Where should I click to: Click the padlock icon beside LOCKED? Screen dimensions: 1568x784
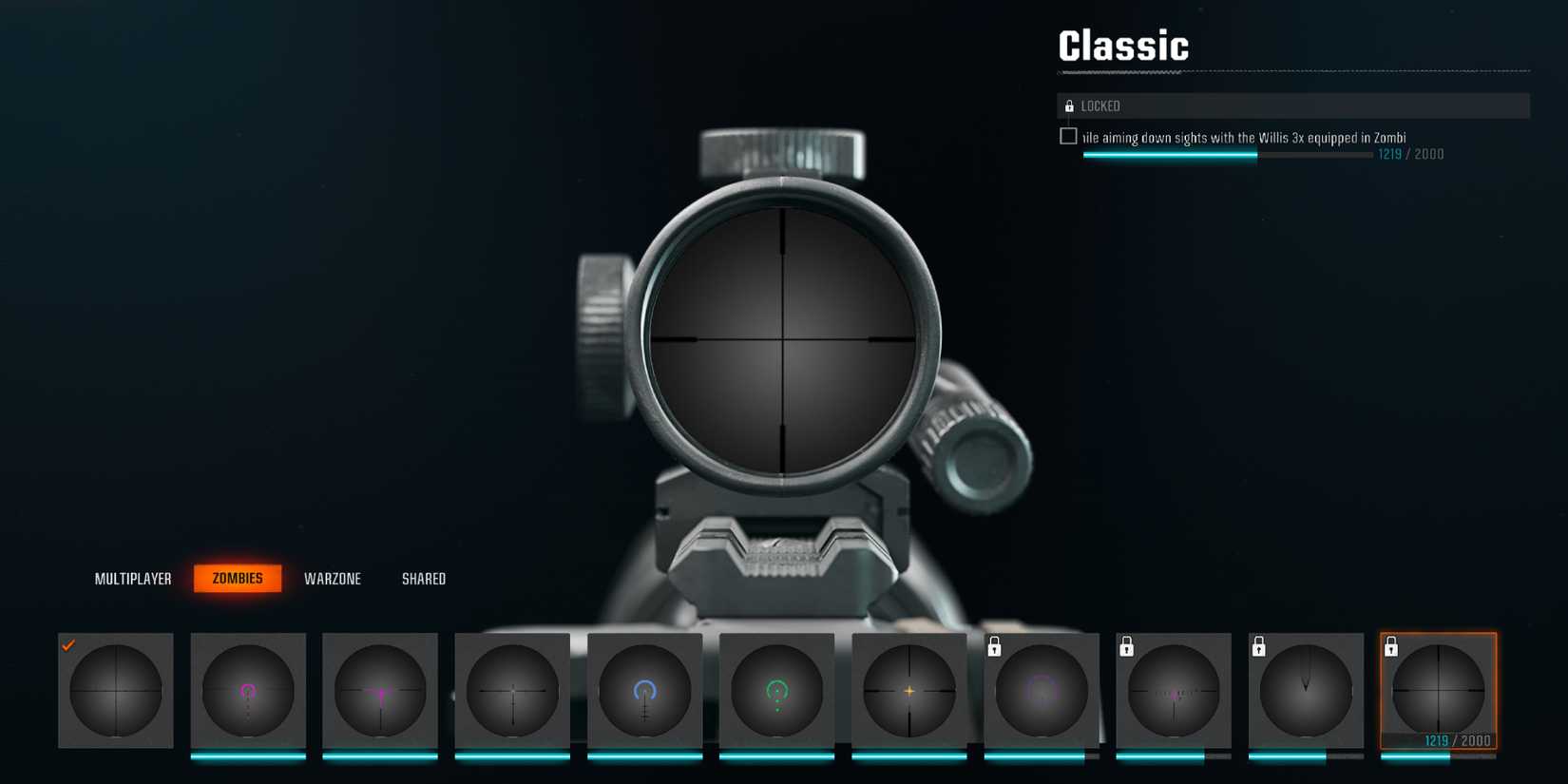(1070, 105)
